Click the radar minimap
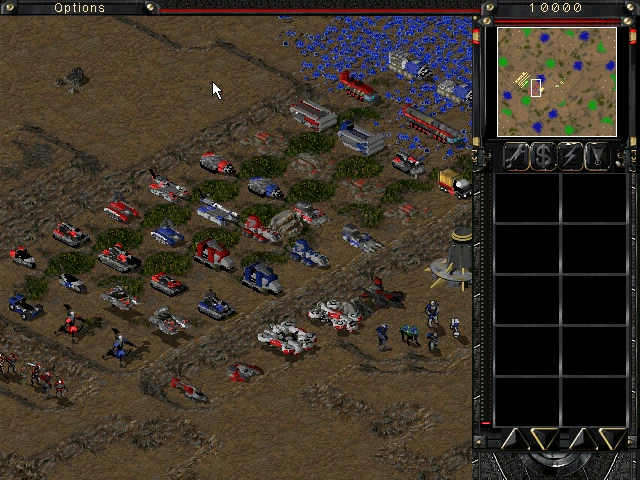640x480 pixels. 556,81
